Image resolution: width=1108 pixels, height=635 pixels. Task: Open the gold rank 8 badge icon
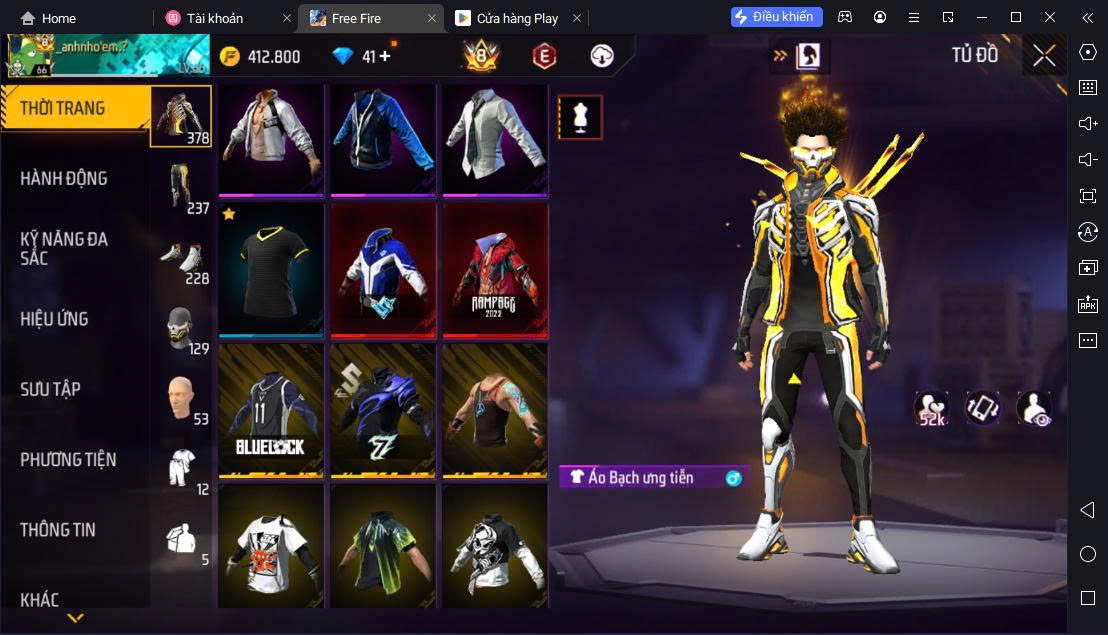pyautogui.click(x=481, y=56)
